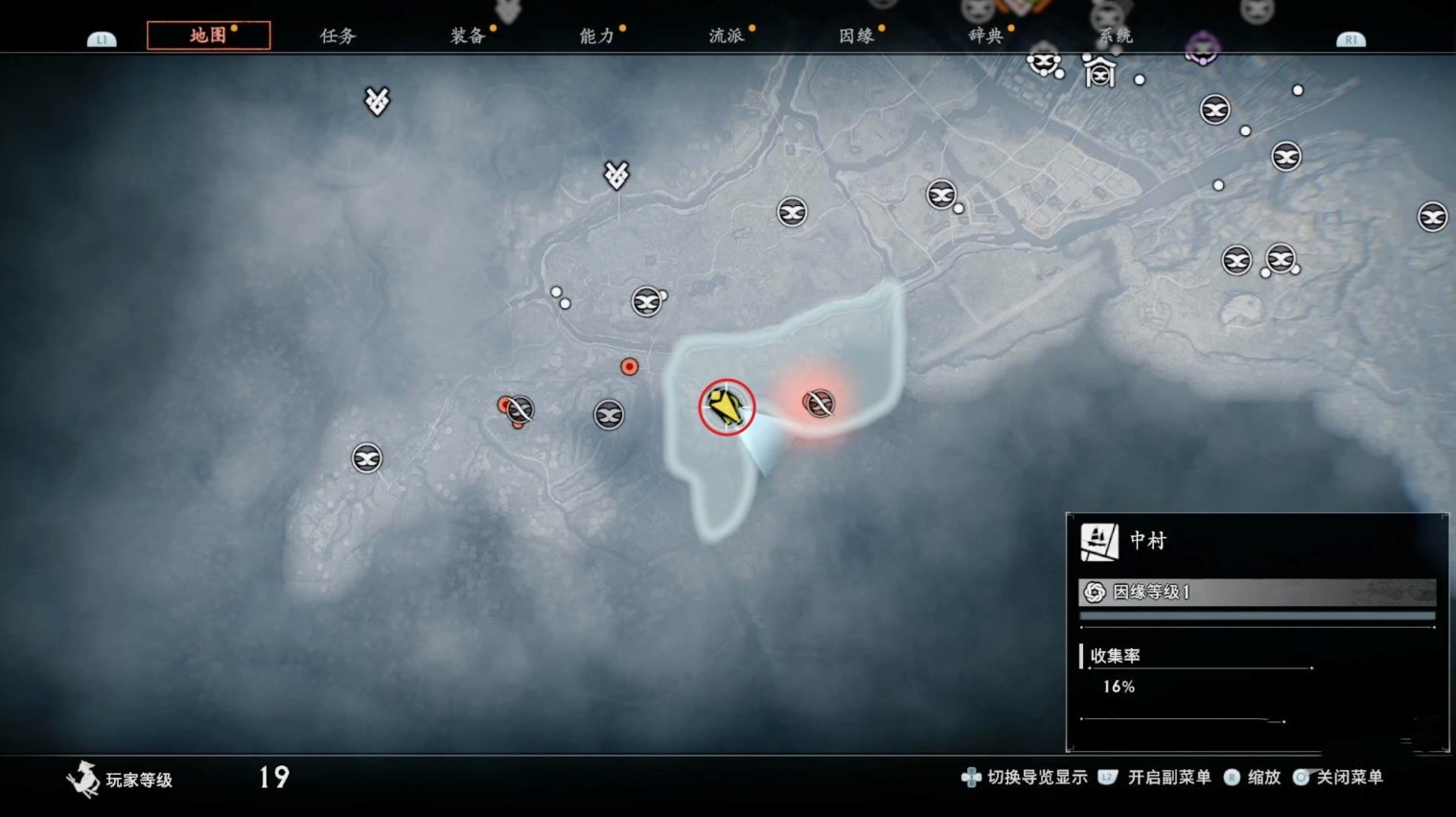Go to the 能力 abilities tab

(597, 35)
